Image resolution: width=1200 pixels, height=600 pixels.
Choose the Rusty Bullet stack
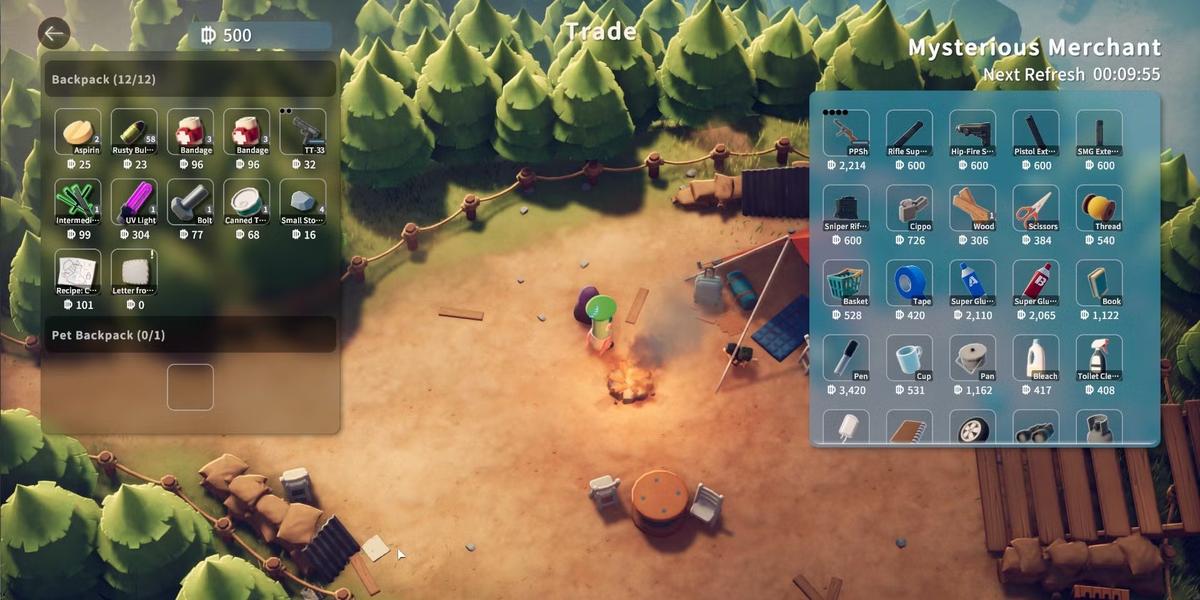coord(134,132)
